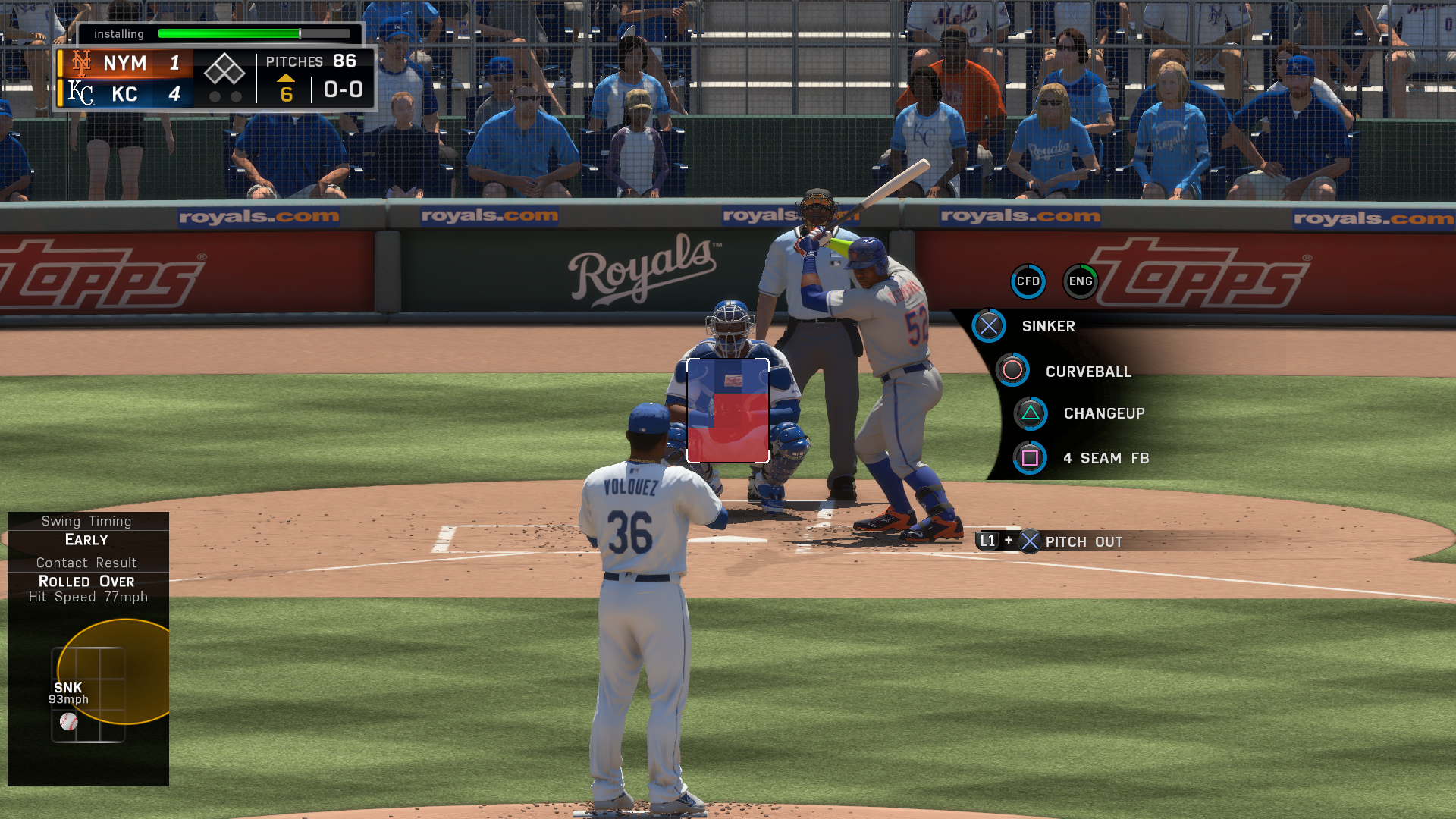Select the Sinker pitch X icon

988,326
